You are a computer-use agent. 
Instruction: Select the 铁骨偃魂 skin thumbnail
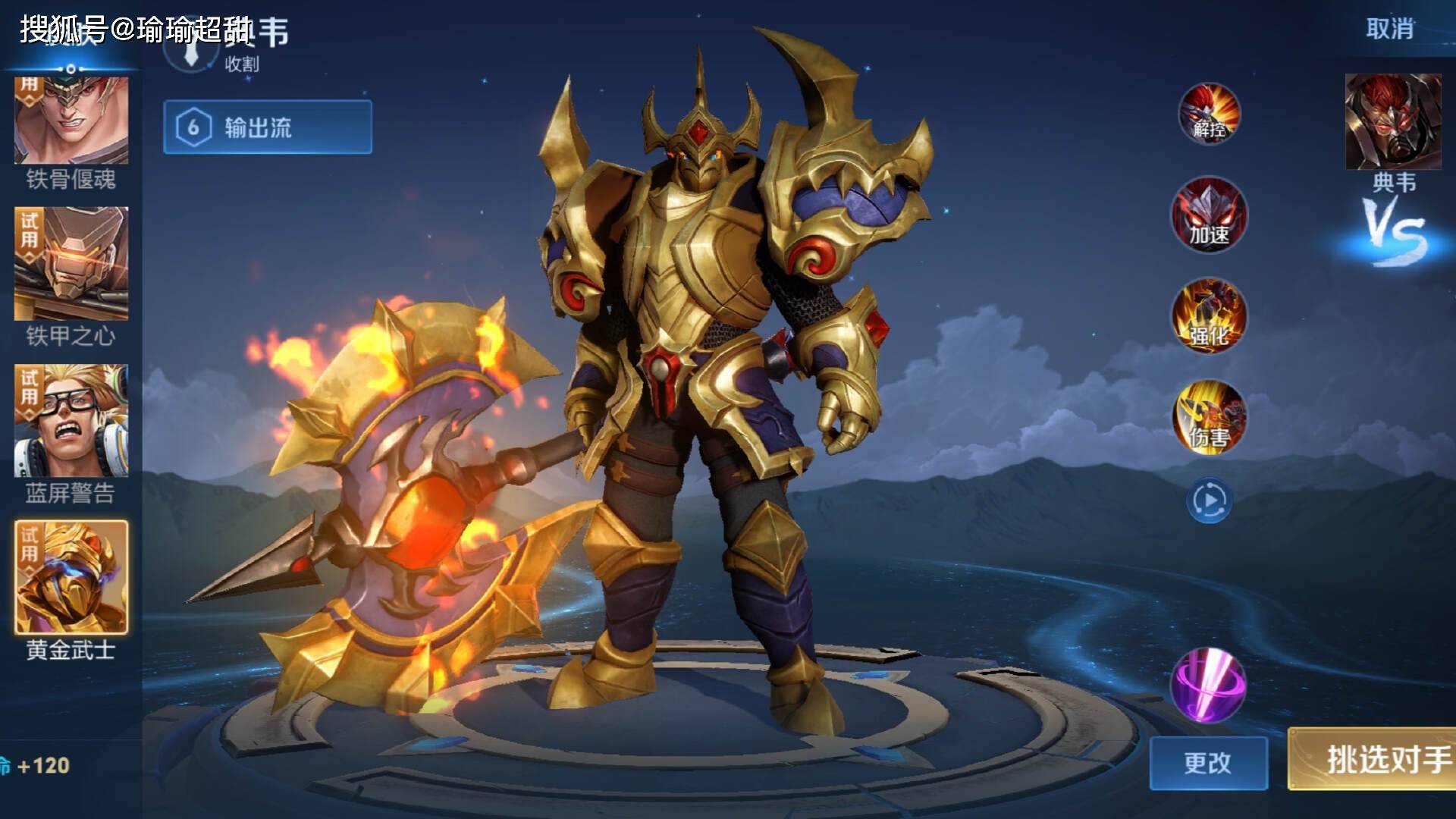tap(71, 120)
